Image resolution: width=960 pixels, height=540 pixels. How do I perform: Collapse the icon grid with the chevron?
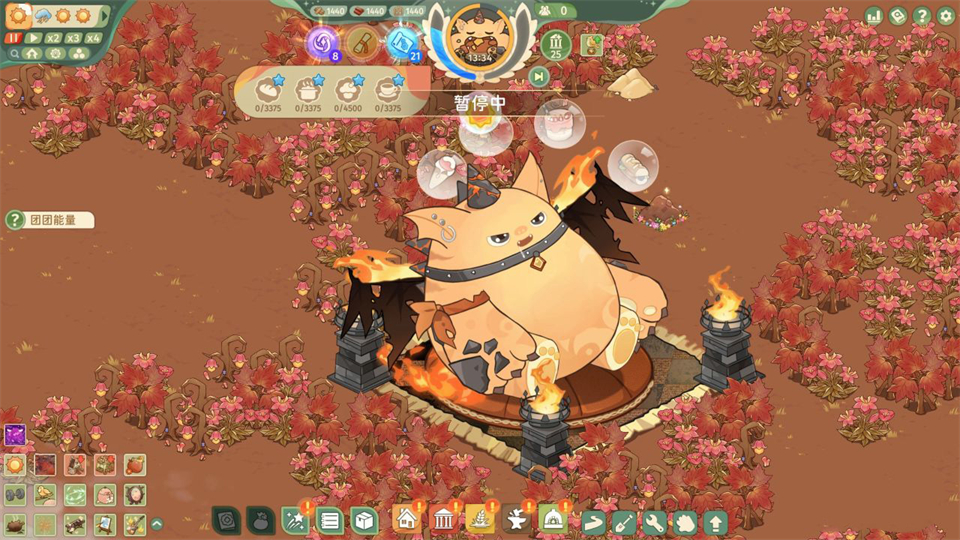[x=157, y=523]
